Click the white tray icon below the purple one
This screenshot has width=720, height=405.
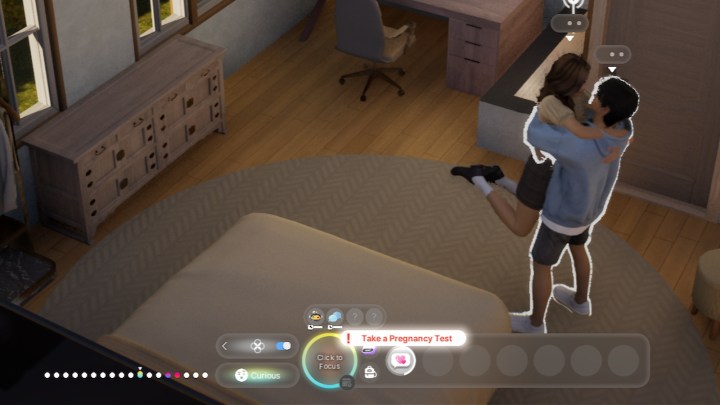click(x=369, y=372)
